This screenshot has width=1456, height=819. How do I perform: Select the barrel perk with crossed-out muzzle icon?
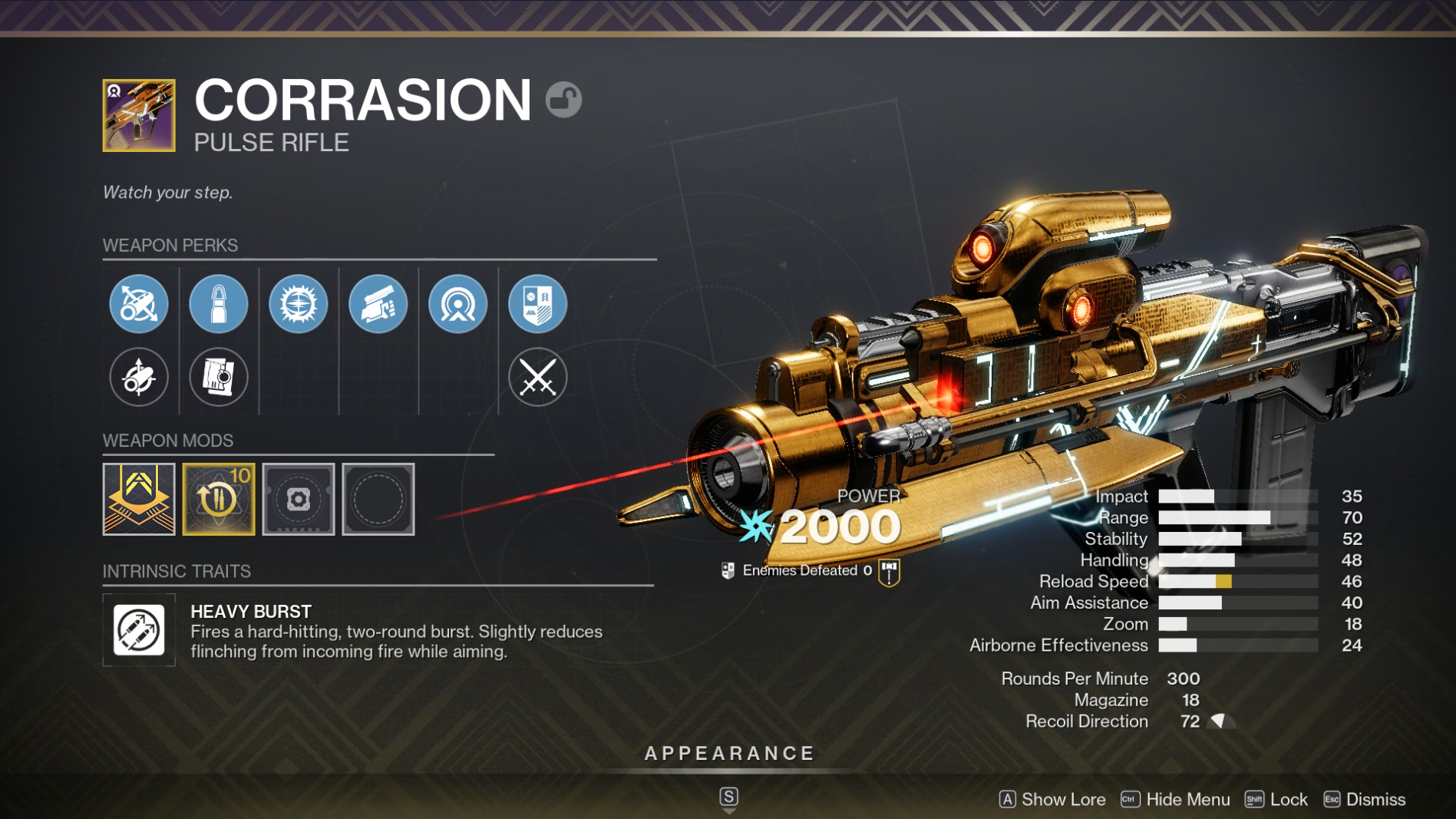coord(139,304)
